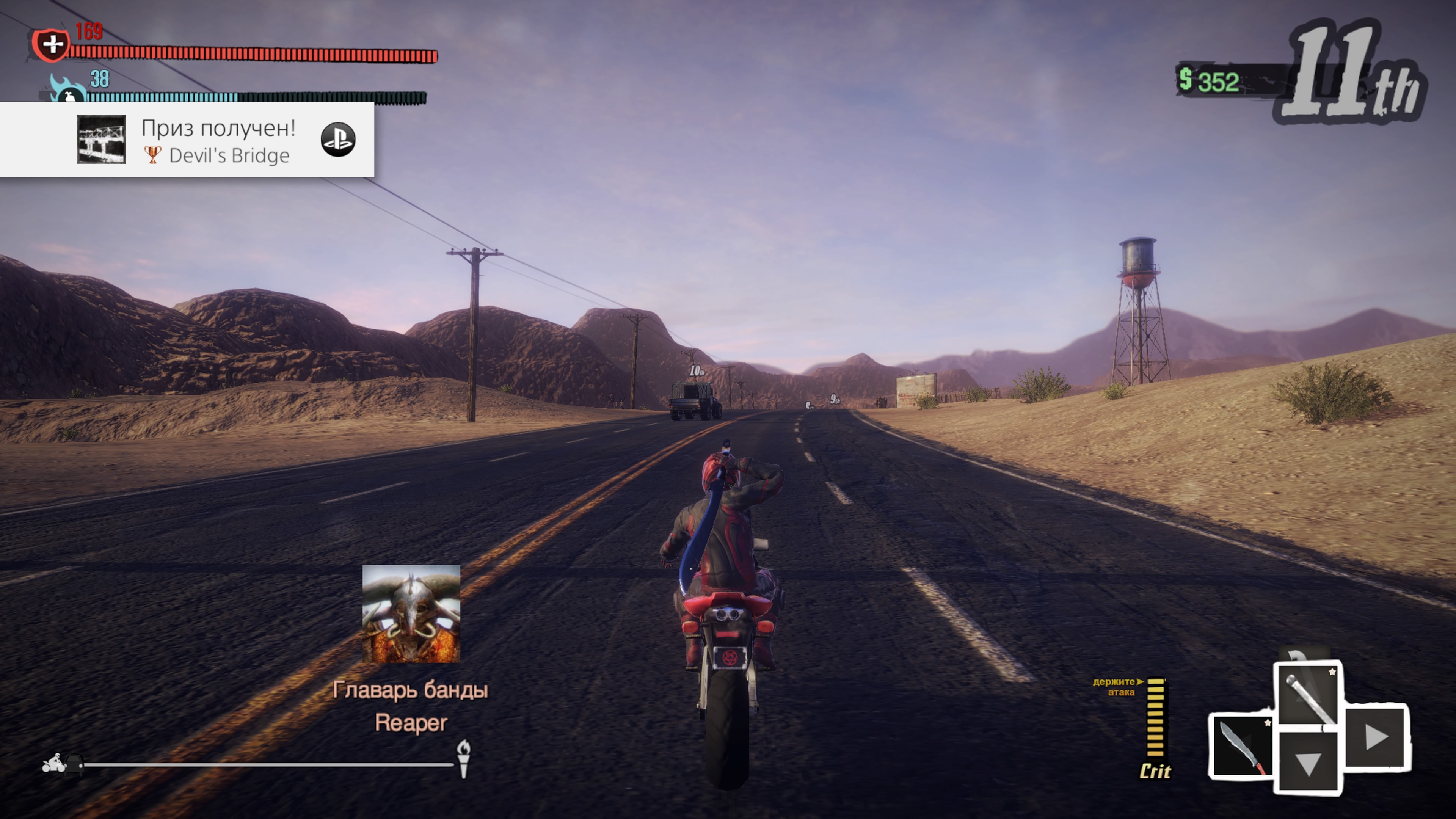Click the red health shield icon
Screen dimensions: 1456x819
(x=51, y=44)
